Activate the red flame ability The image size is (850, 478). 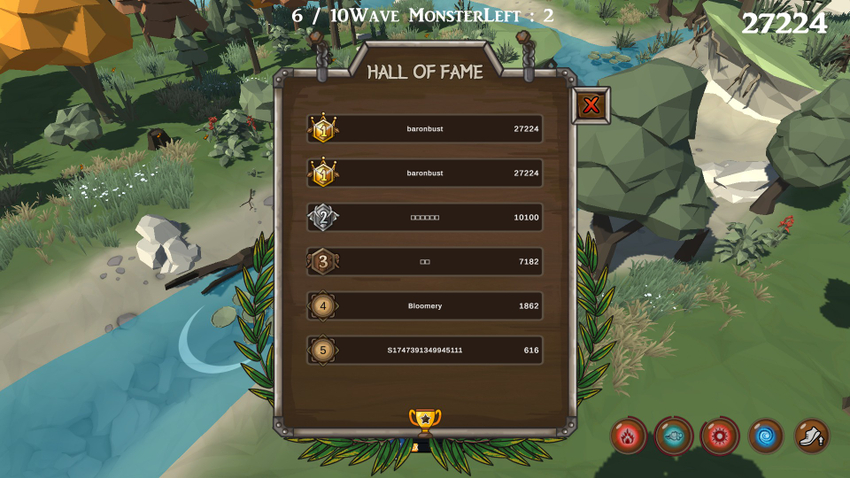point(628,436)
